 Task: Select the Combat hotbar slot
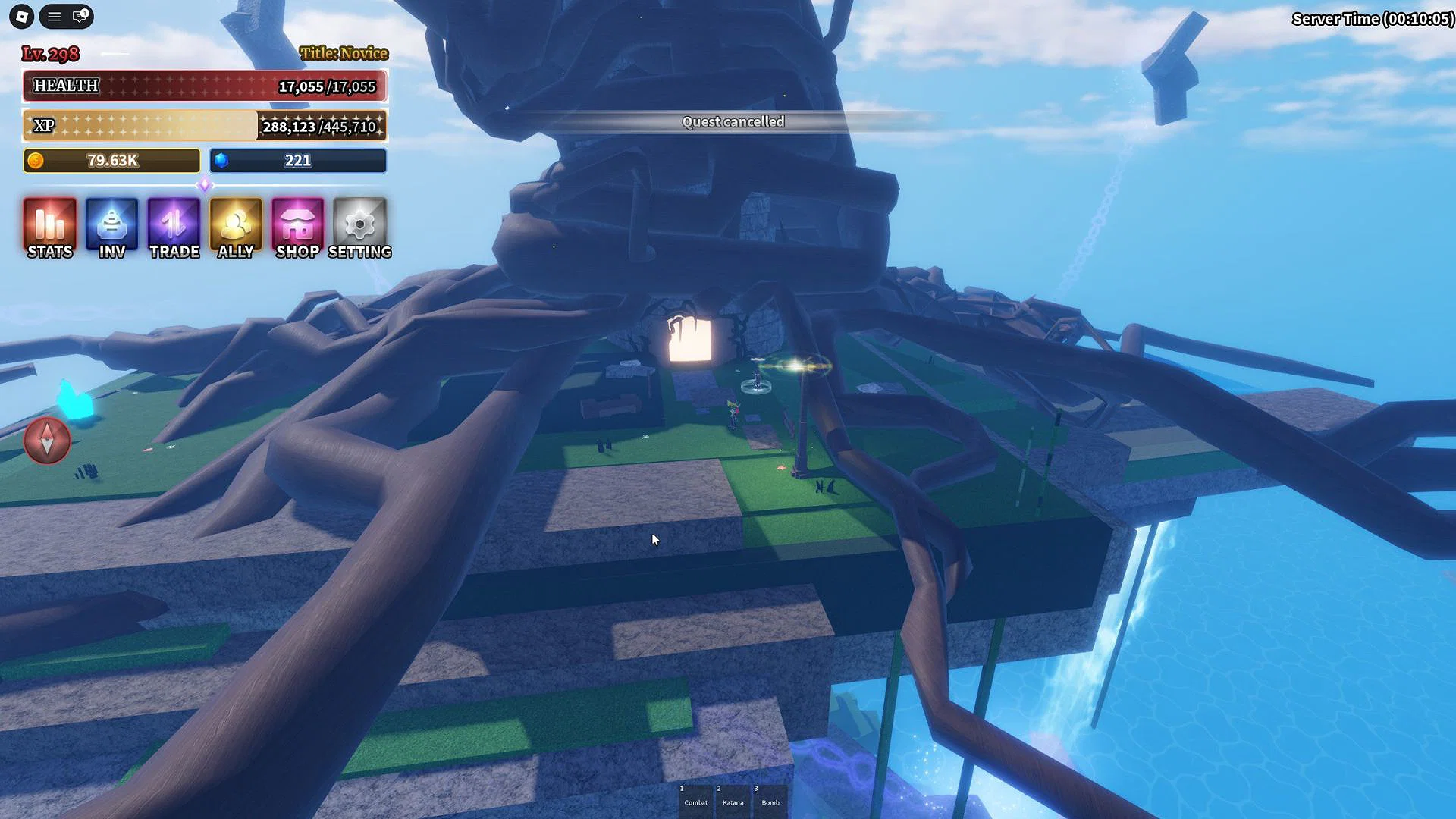point(695,799)
